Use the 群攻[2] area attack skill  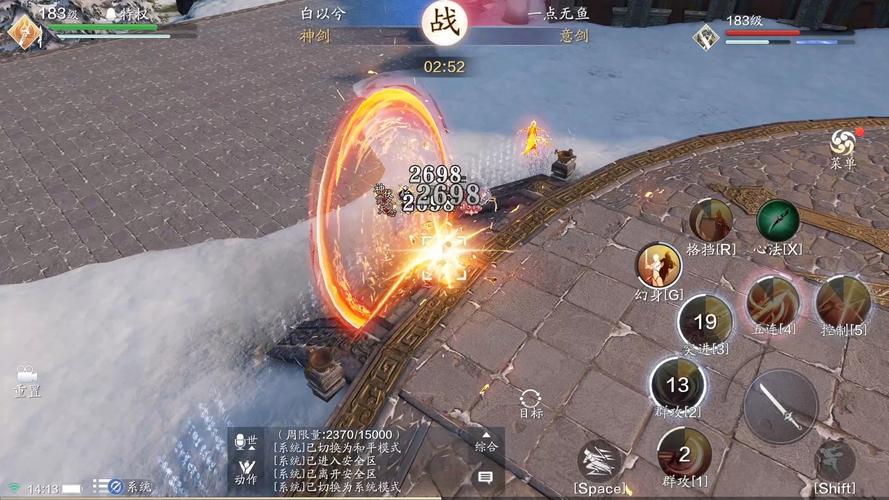coord(678,385)
